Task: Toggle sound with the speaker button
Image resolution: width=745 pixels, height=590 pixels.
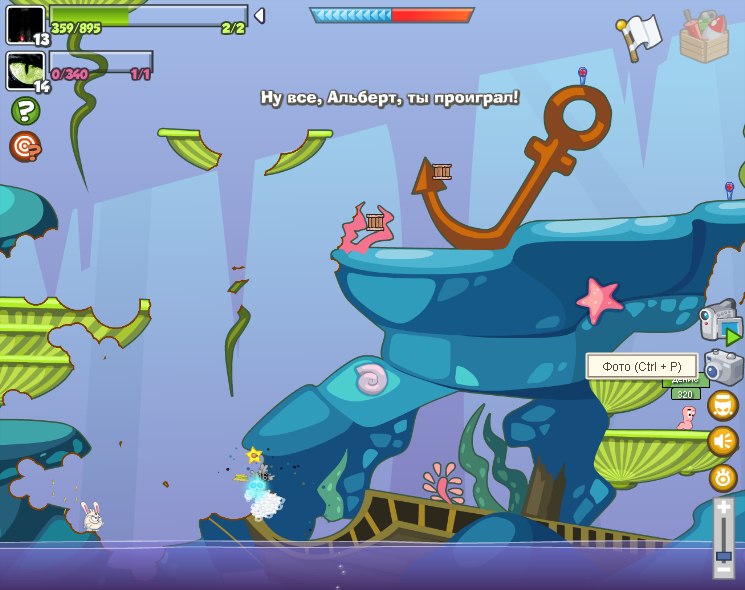Action: tap(723, 441)
